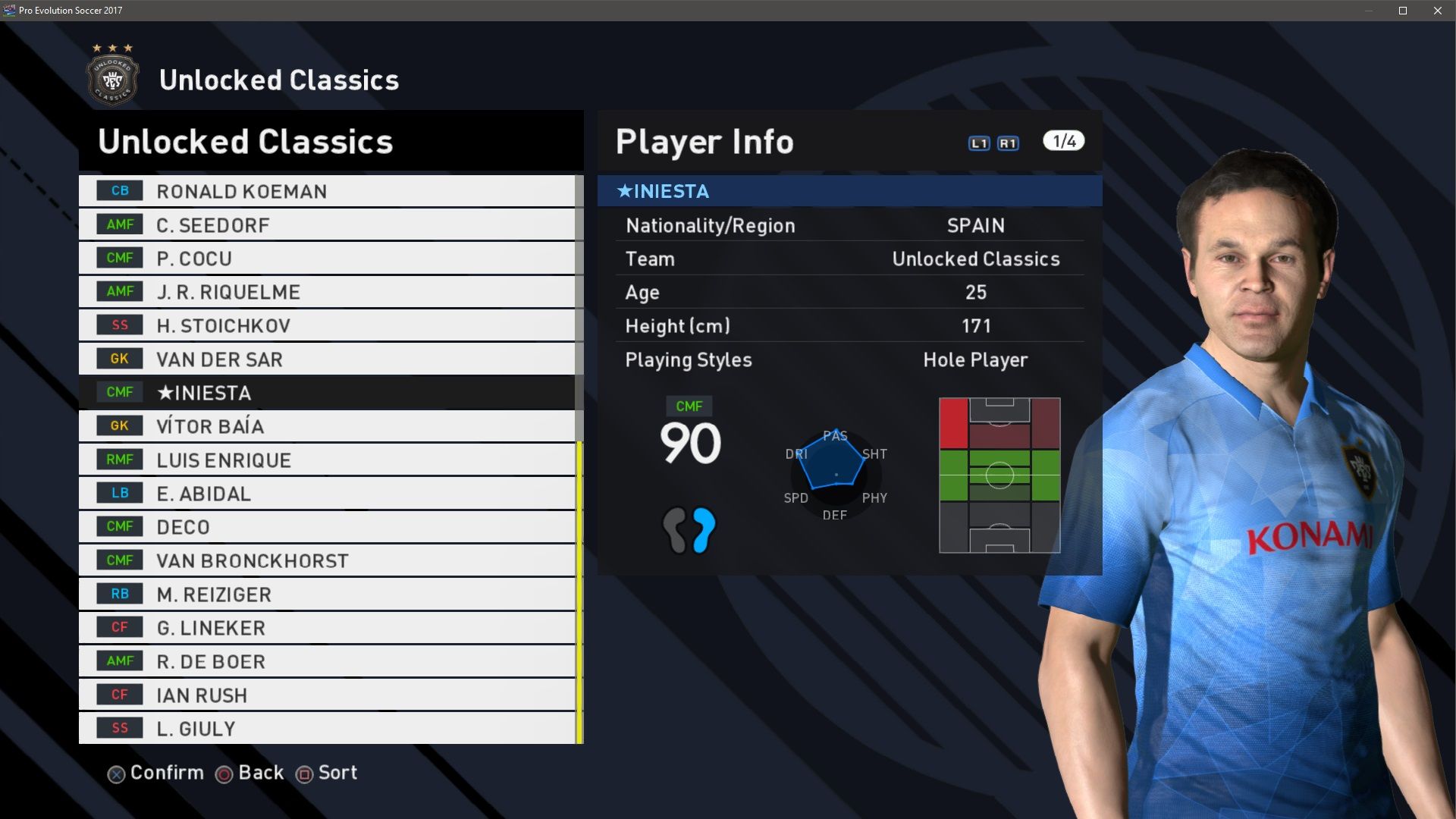Pick P. Cocu's row
Viewport: 1456px width, 819px height.
tap(326, 259)
